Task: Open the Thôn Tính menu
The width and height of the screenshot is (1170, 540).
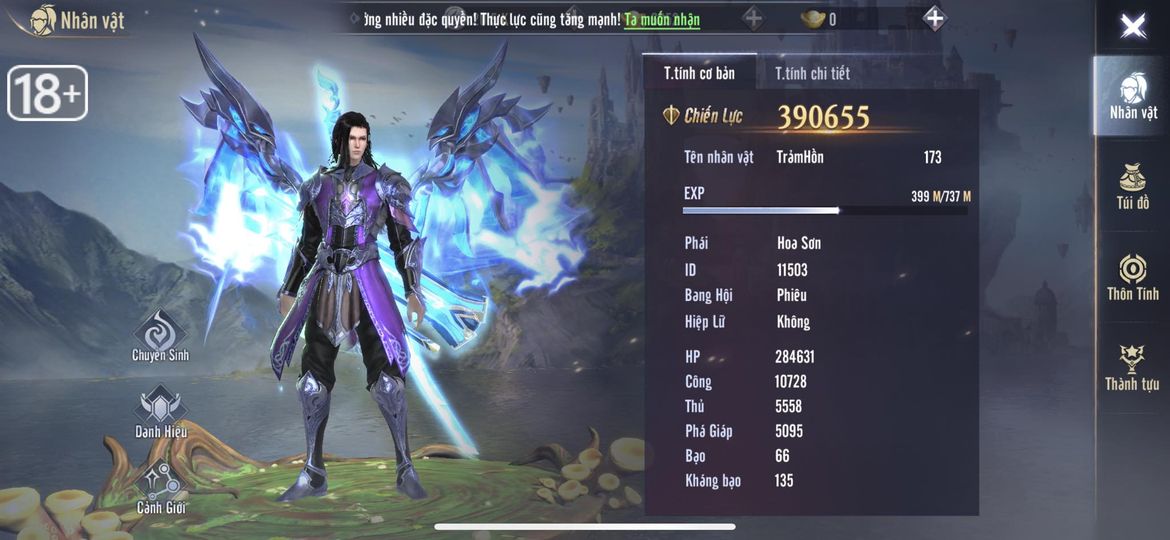Action: 1133,277
